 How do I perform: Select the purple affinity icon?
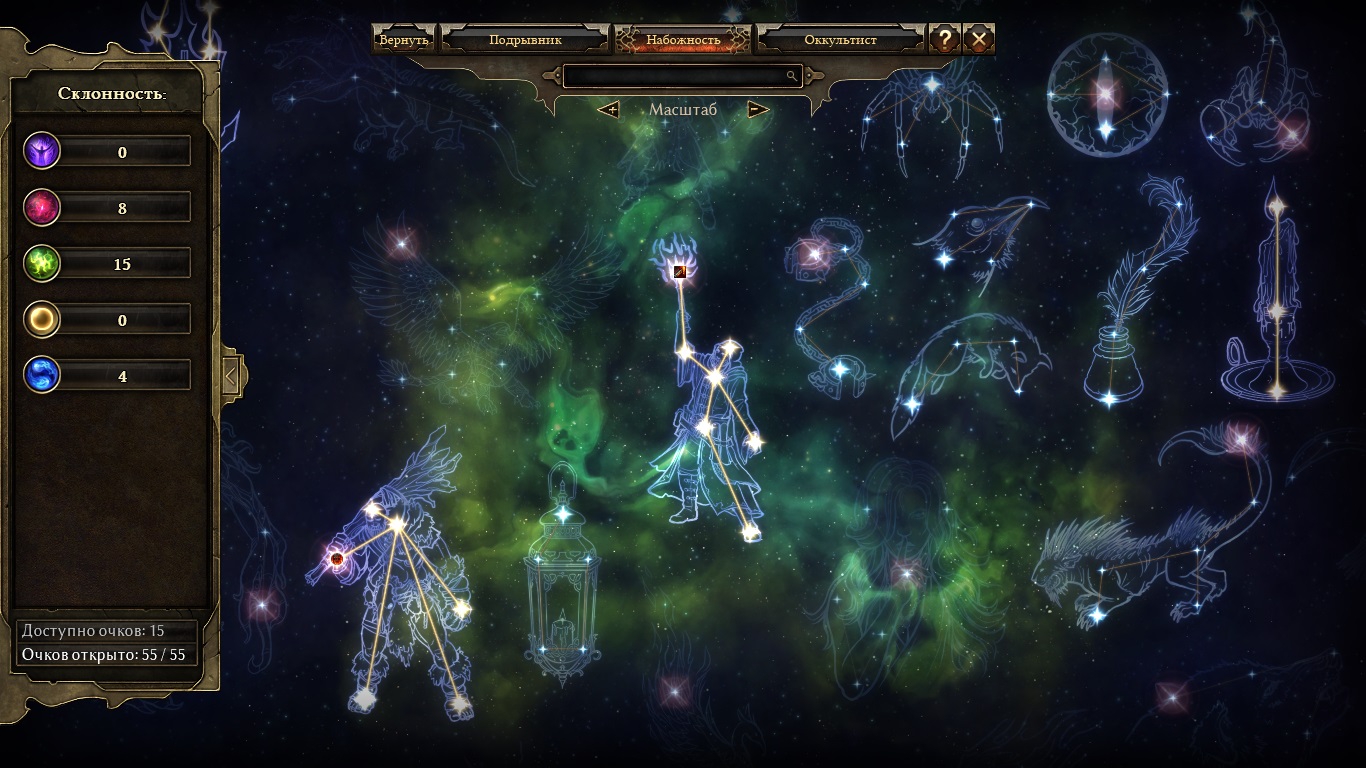[43, 151]
